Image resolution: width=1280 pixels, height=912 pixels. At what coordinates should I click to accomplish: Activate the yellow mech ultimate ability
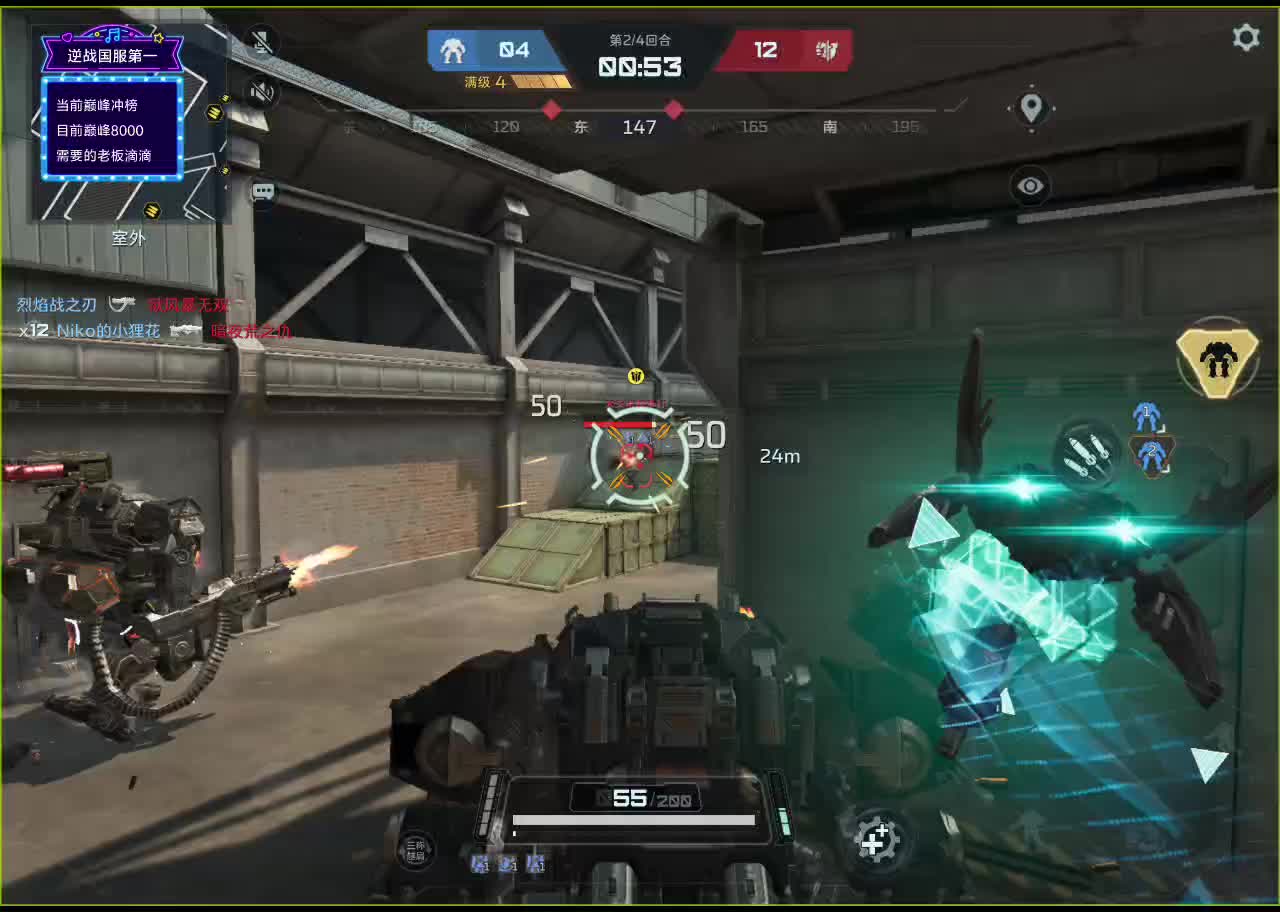coord(1217,357)
